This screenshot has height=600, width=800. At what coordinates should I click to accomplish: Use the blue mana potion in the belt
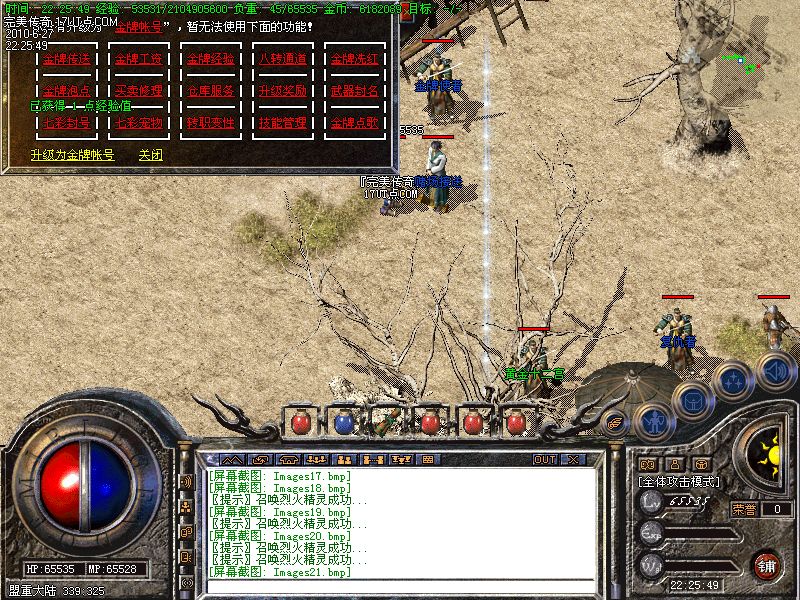point(343,423)
